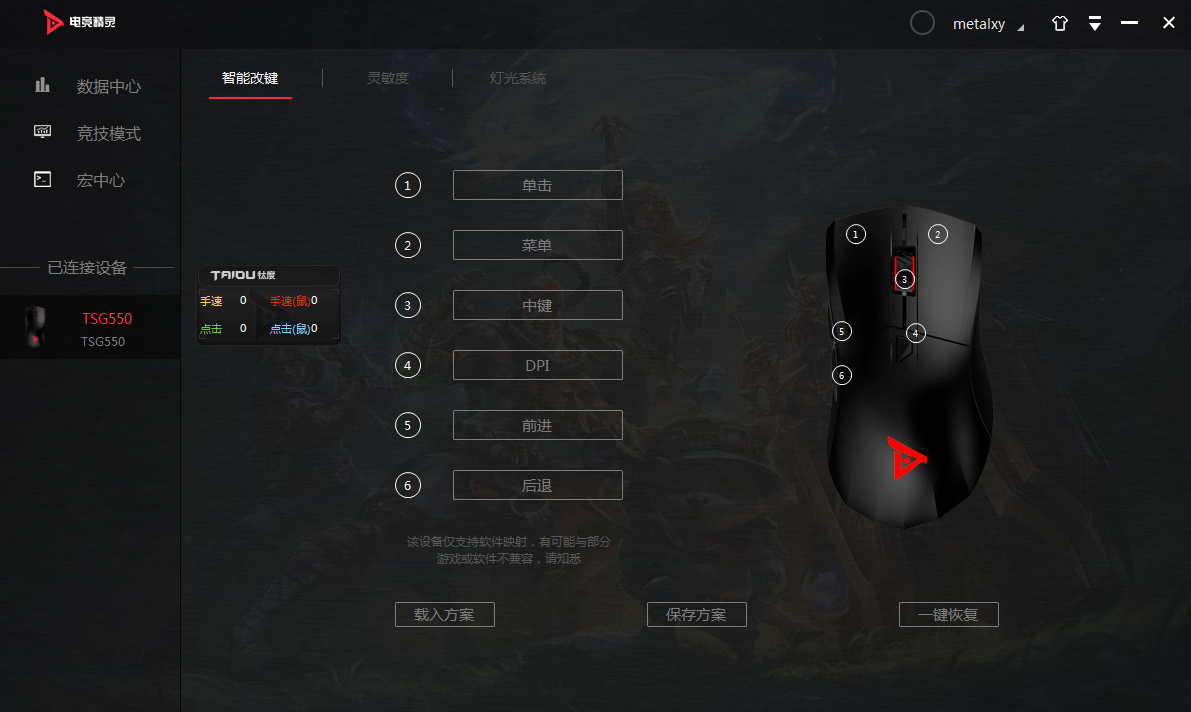The image size is (1191, 712).
Task: Open the 灯光系统 lighting tab
Action: coord(517,78)
